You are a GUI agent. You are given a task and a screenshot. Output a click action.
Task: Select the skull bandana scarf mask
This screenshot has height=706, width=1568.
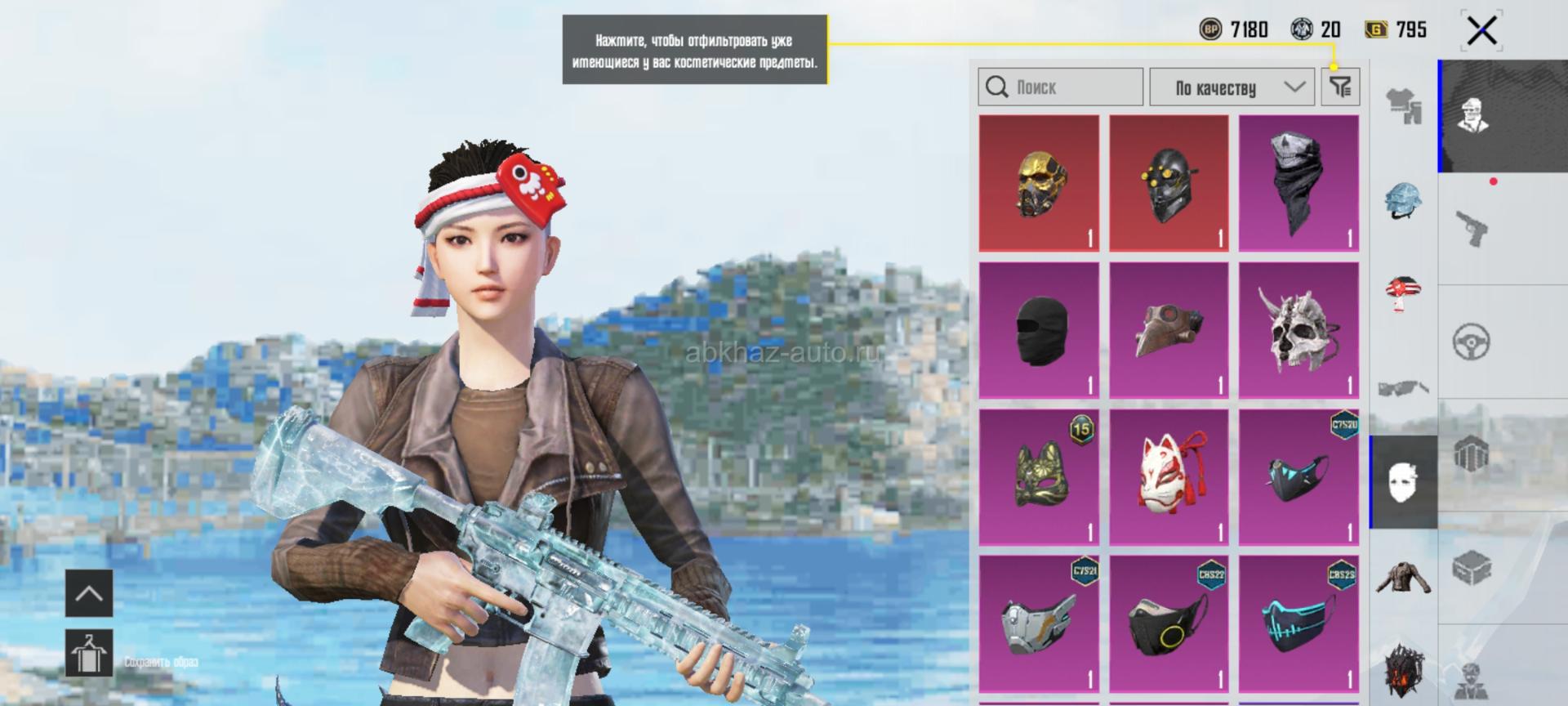point(1298,183)
